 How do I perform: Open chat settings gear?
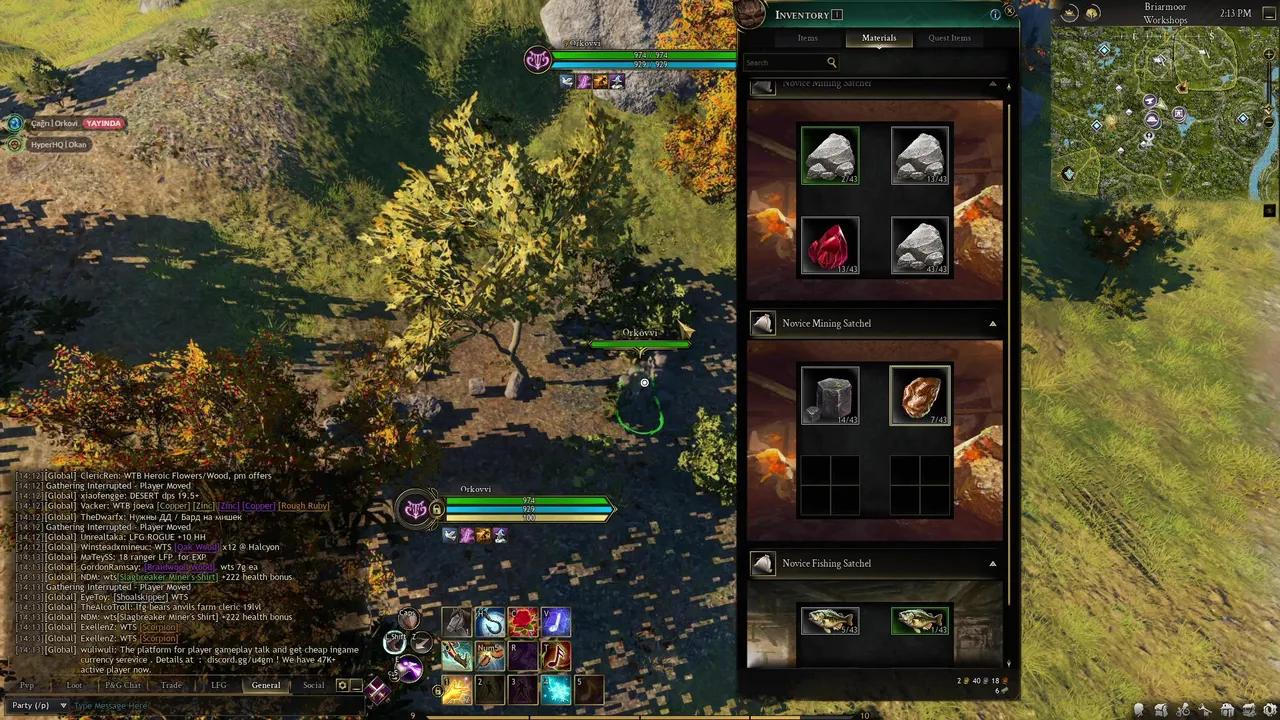pos(342,685)
